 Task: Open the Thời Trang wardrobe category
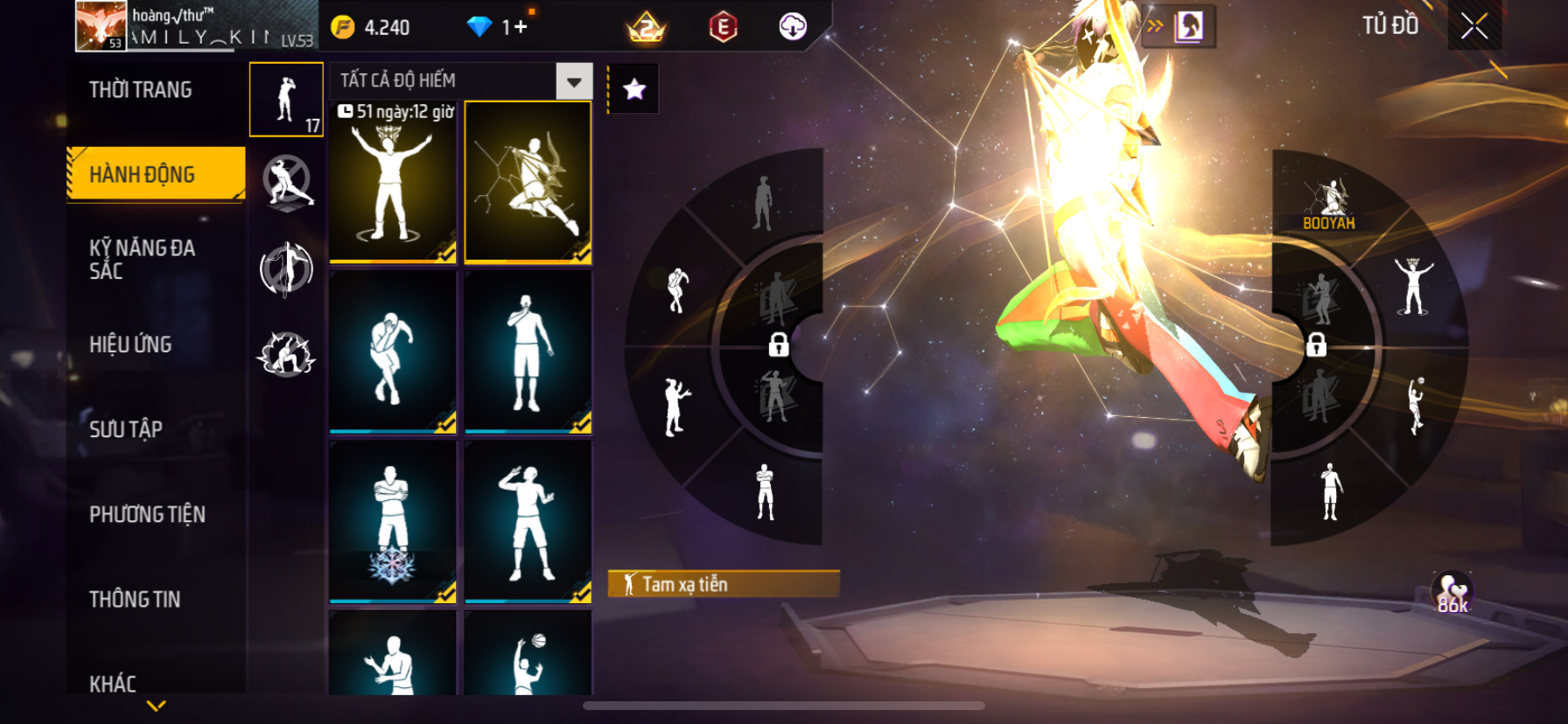141,90
